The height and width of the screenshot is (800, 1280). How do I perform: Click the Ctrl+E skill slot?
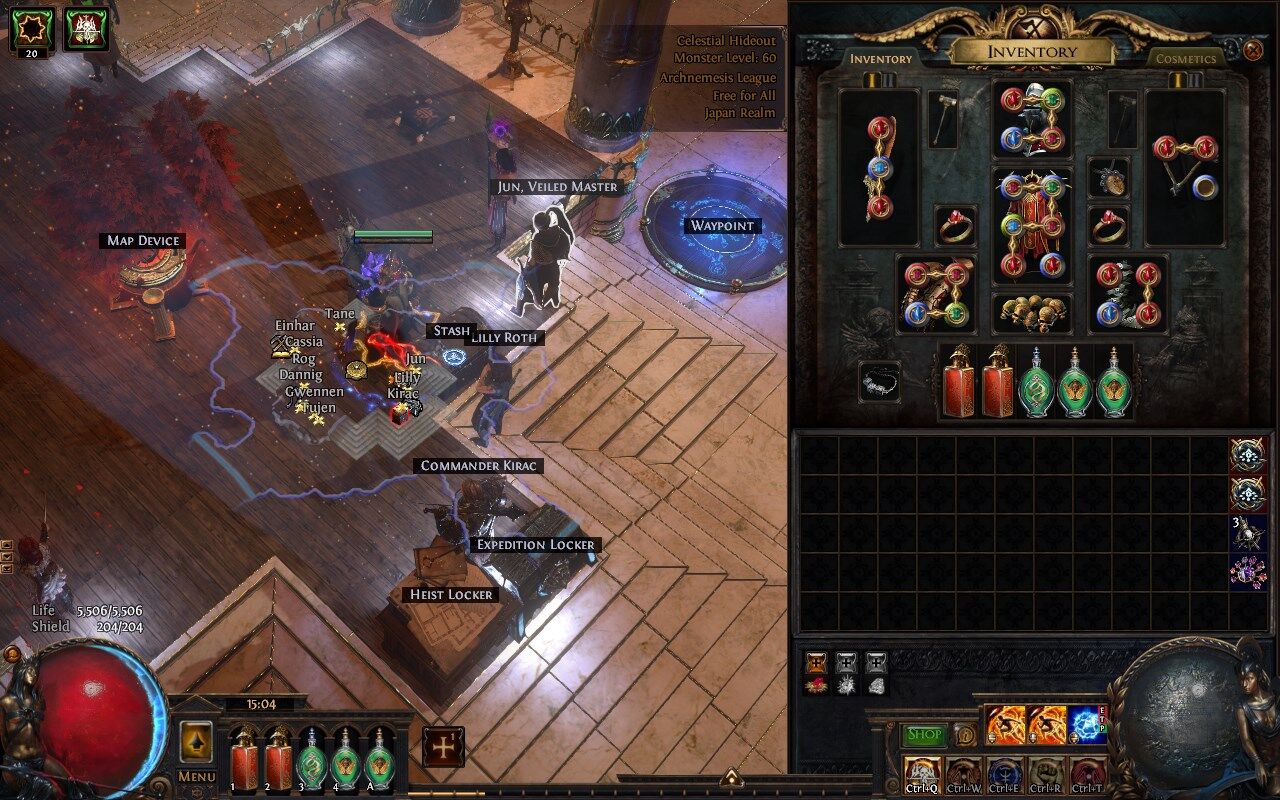pos(1003,773)
